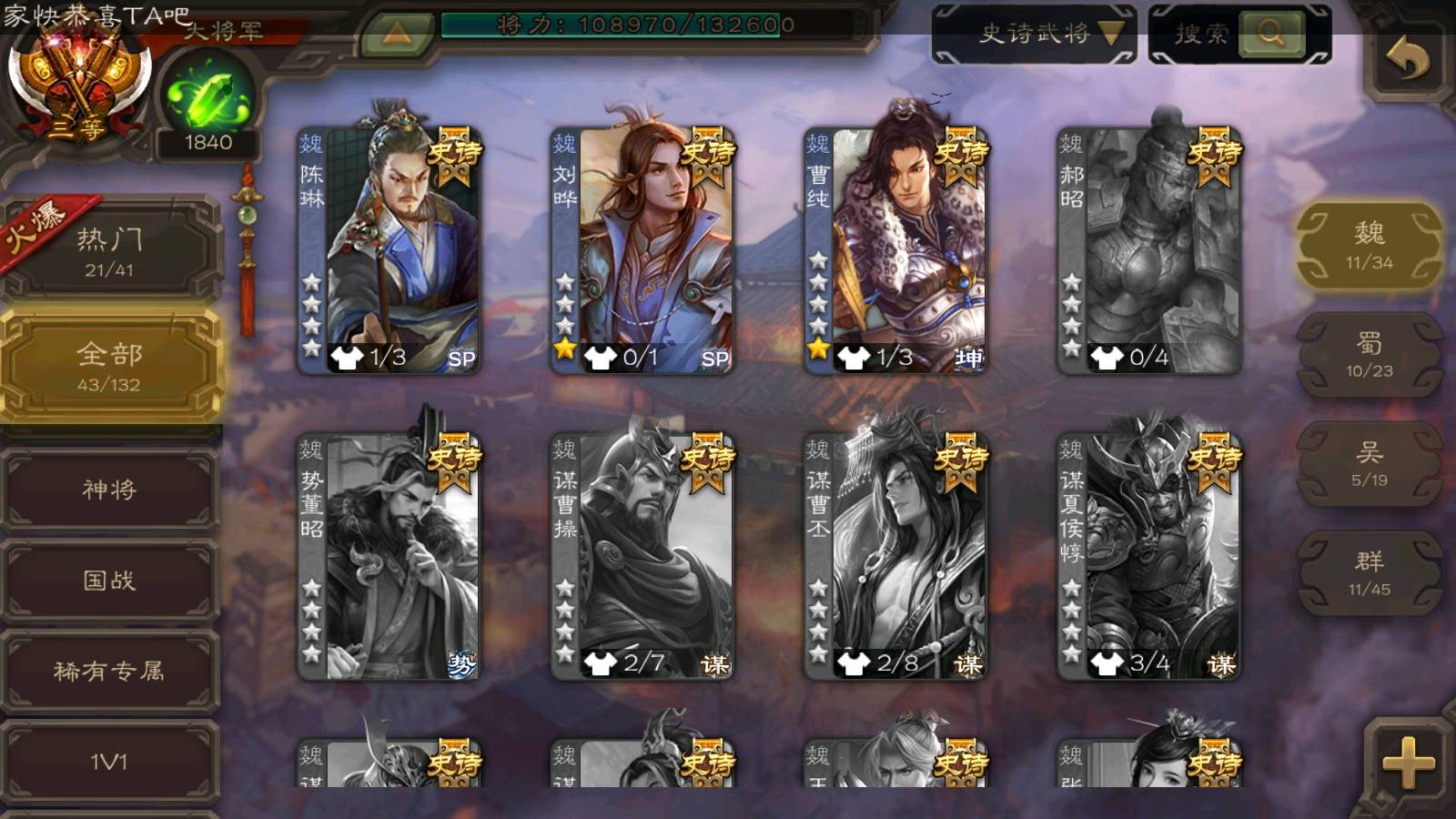Screen dimensions: 1456x819
Task: Click the golden plus button
Action: (x=1407, y=763)
